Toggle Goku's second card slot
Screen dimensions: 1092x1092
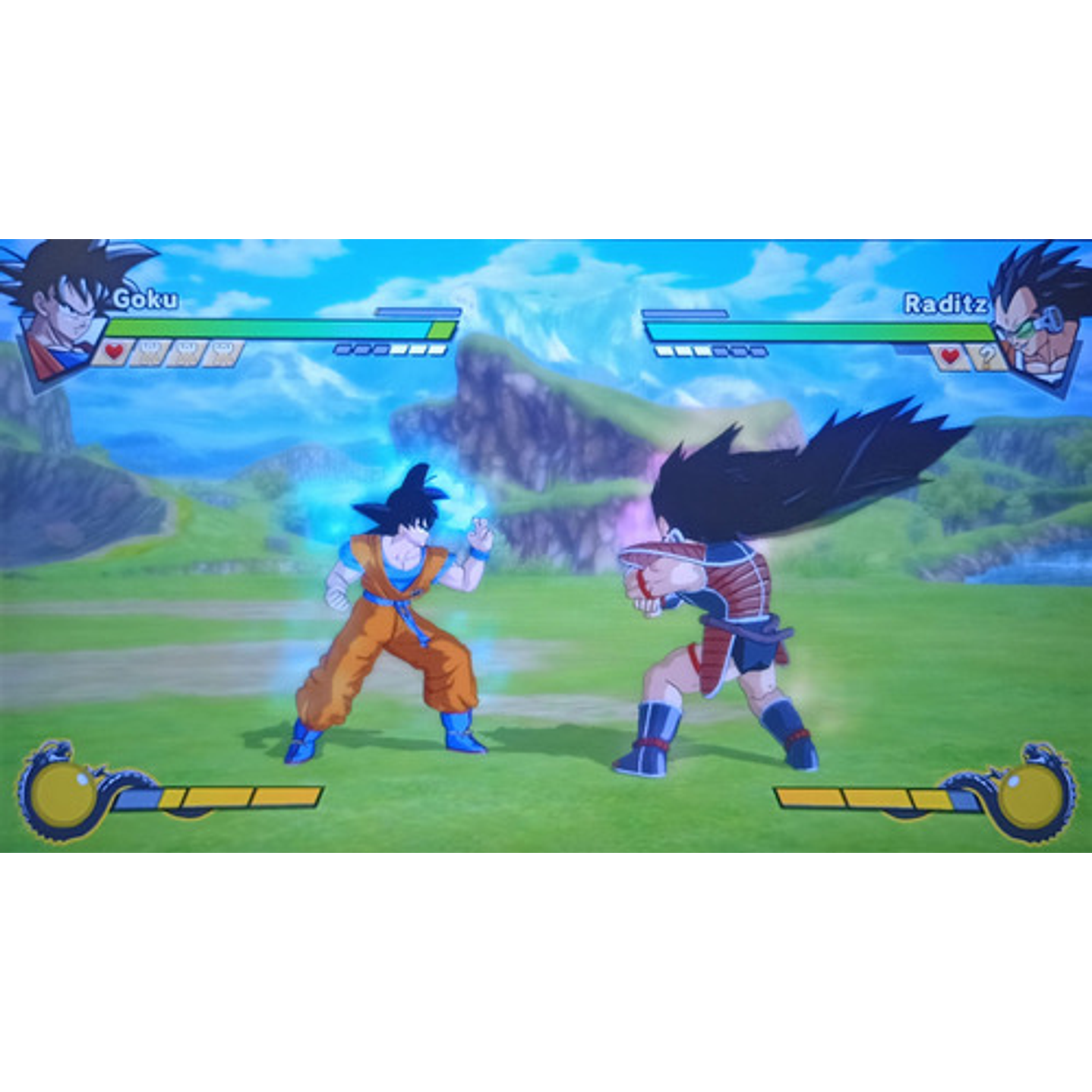point(187,353)
